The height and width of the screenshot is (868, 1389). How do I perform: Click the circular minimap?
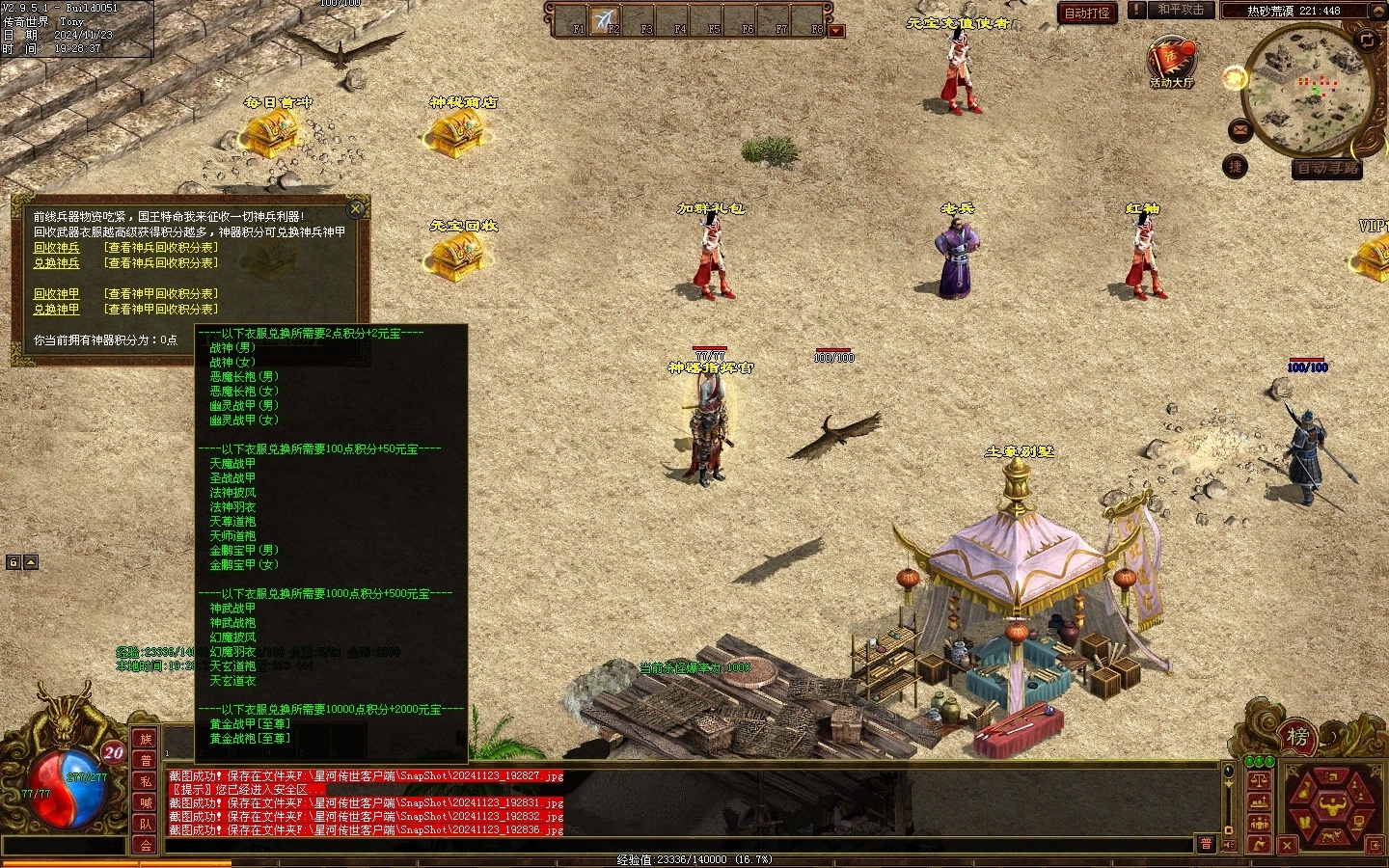1307,90
